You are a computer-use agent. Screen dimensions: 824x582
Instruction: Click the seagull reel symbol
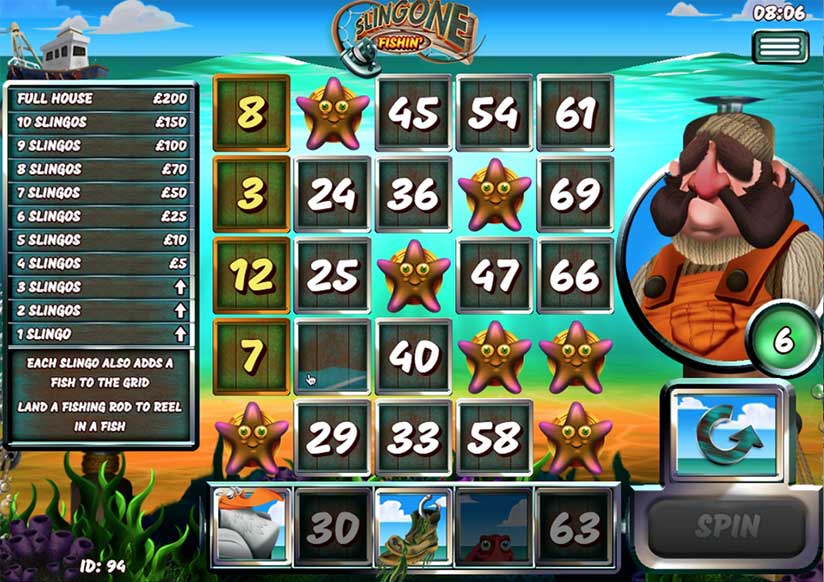pyautogui.click(x=251, y=527)
